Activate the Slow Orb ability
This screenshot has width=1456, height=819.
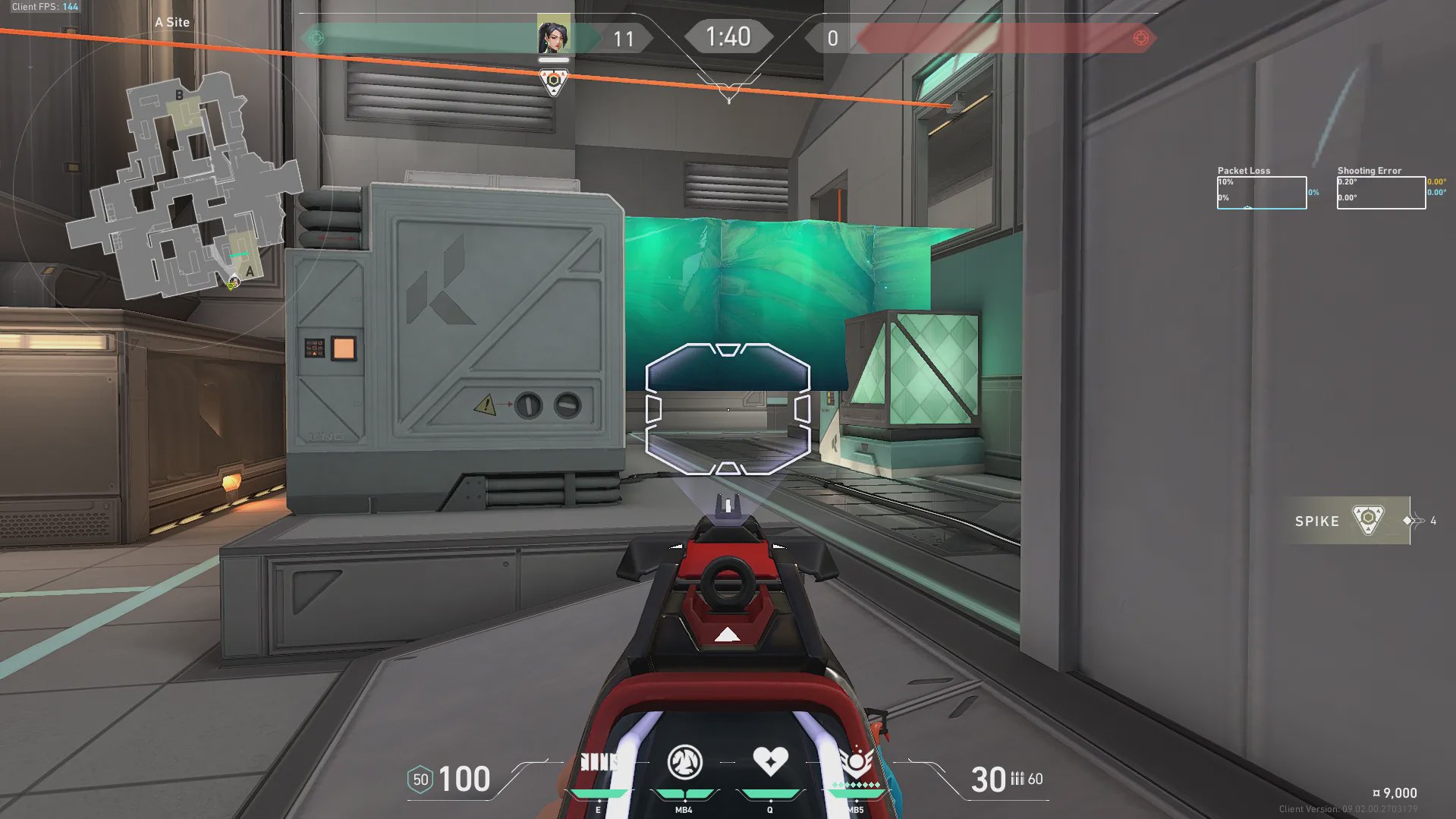(x=684, y=763)
